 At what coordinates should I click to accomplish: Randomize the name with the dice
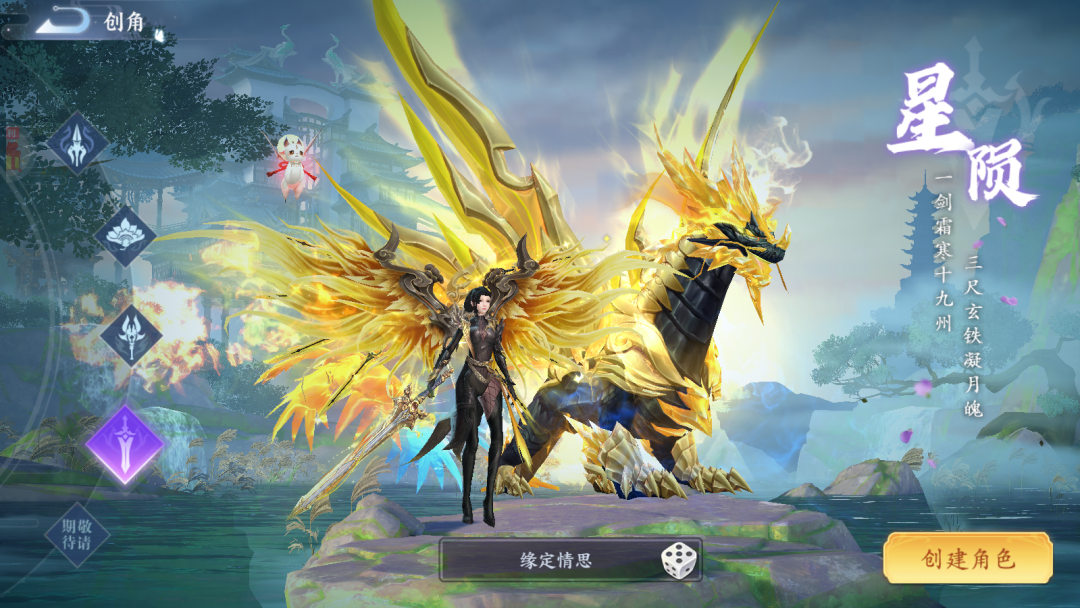click(x=680, y=560)
